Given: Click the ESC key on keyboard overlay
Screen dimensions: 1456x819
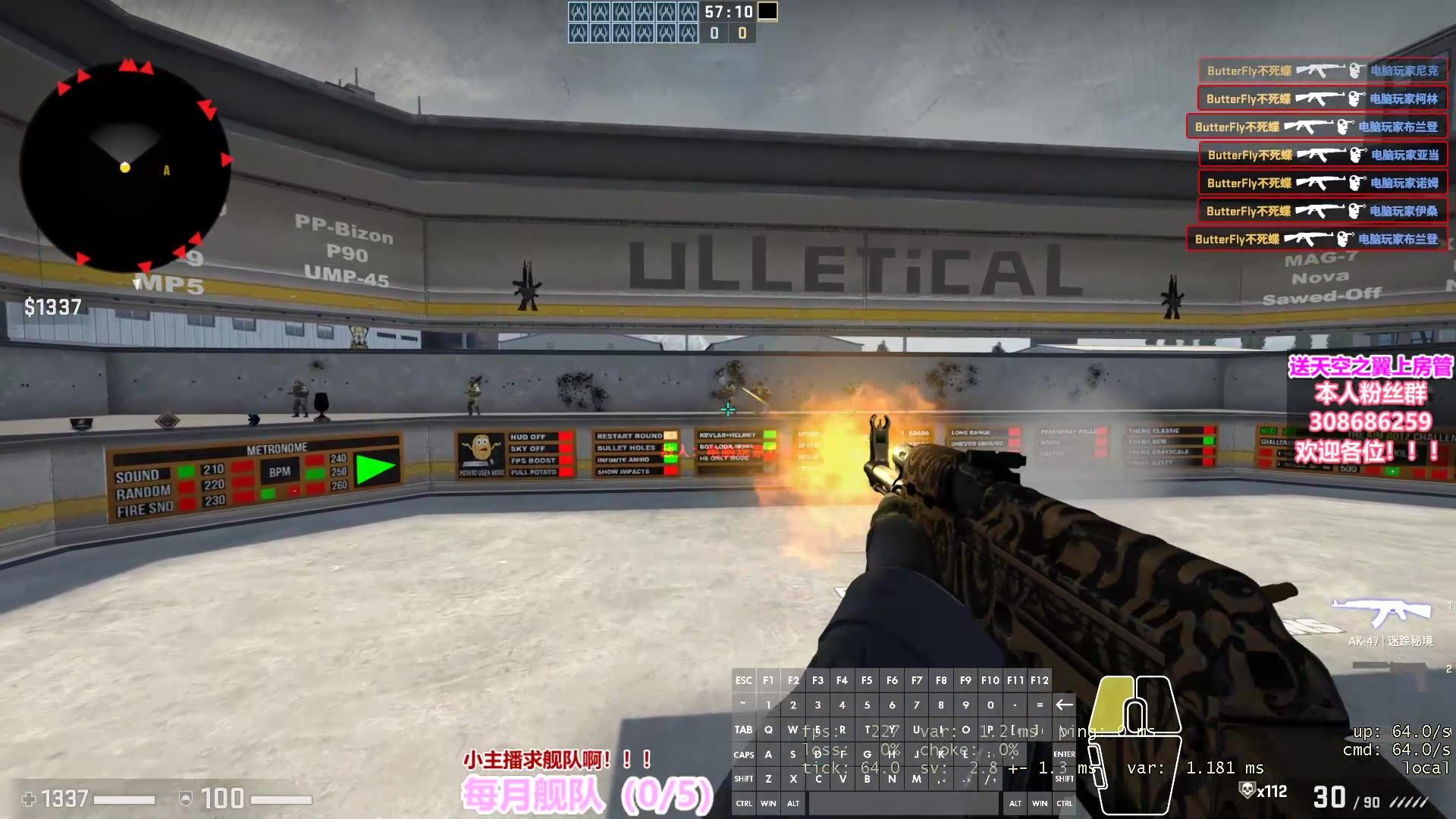Looking at the screenshot, I should point(743,680).
